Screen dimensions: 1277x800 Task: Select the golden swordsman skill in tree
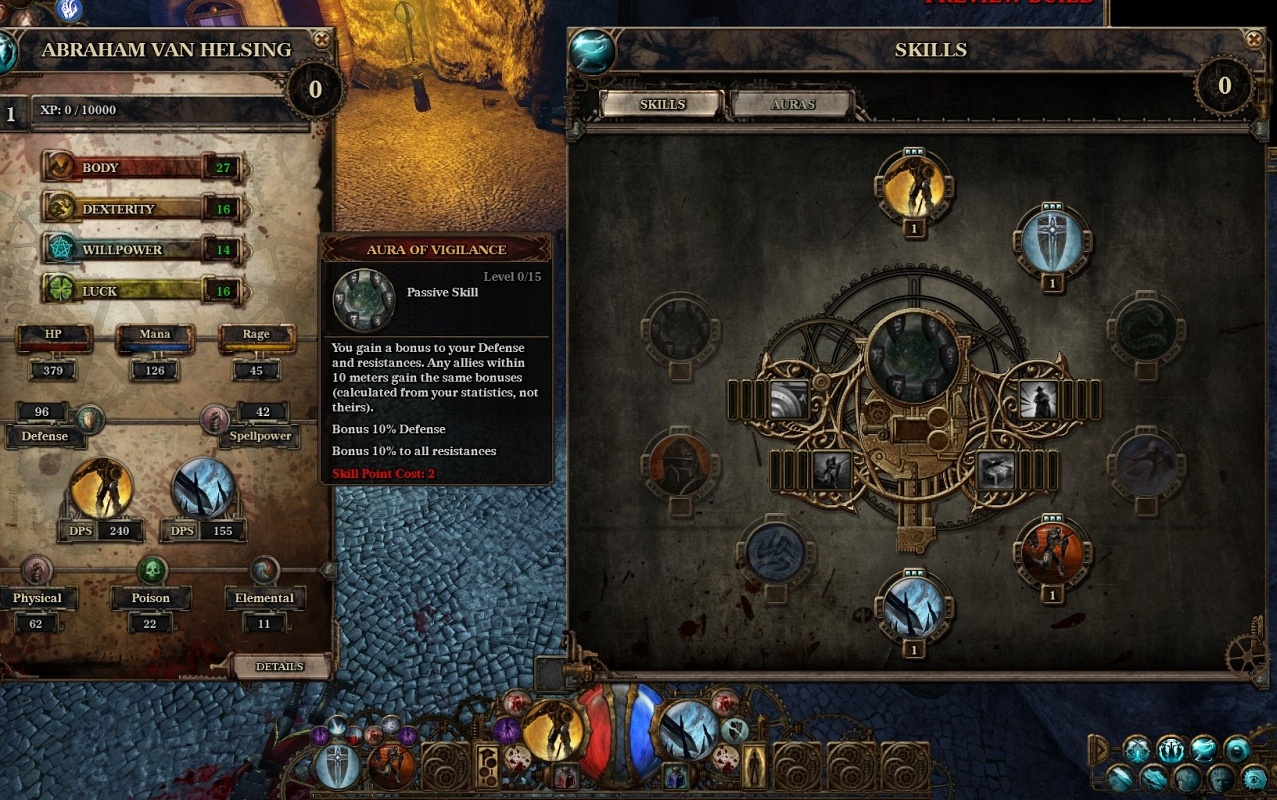(x=913, y=186)
